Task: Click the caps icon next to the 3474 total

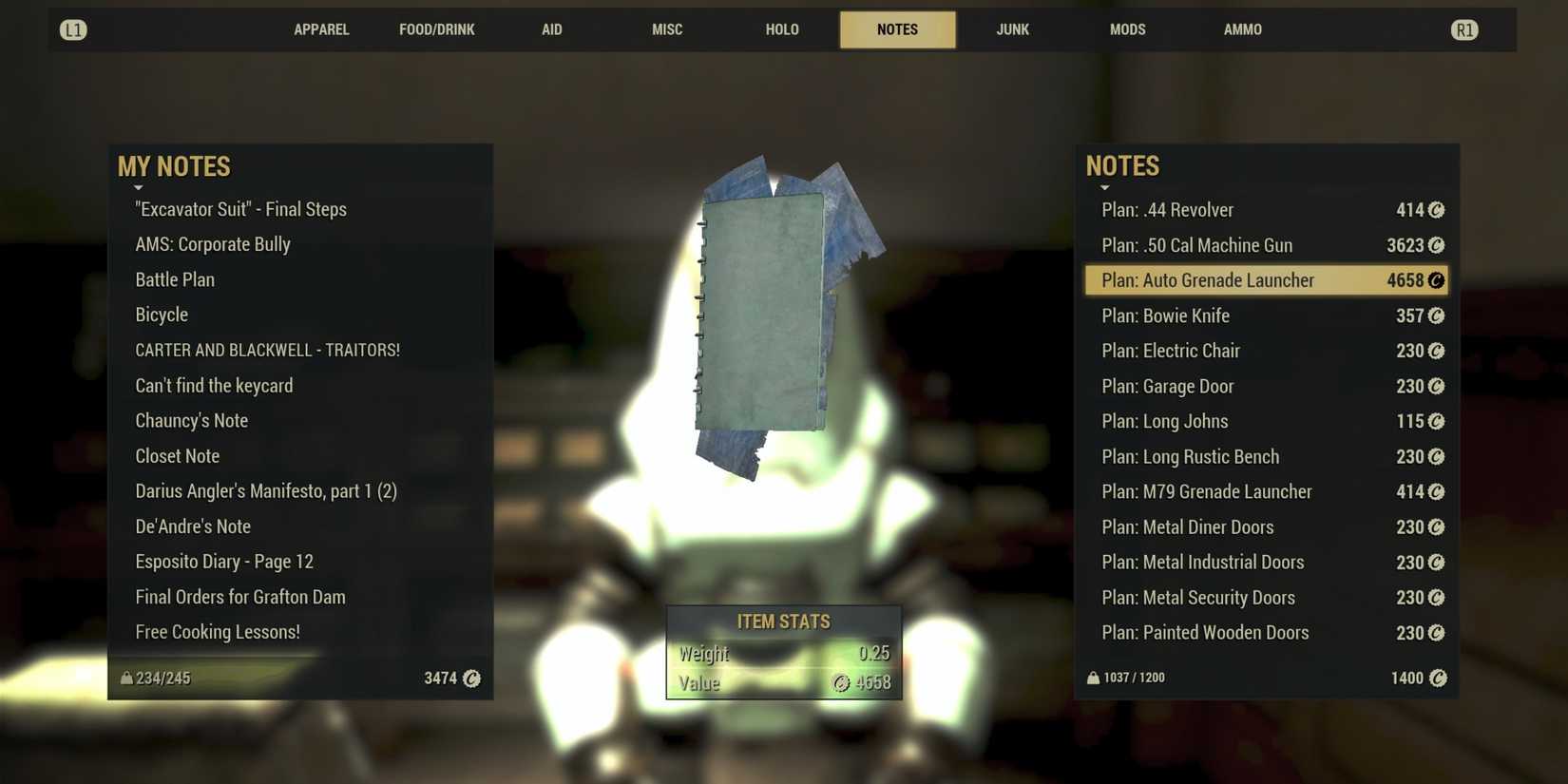Action: point(473,678)
